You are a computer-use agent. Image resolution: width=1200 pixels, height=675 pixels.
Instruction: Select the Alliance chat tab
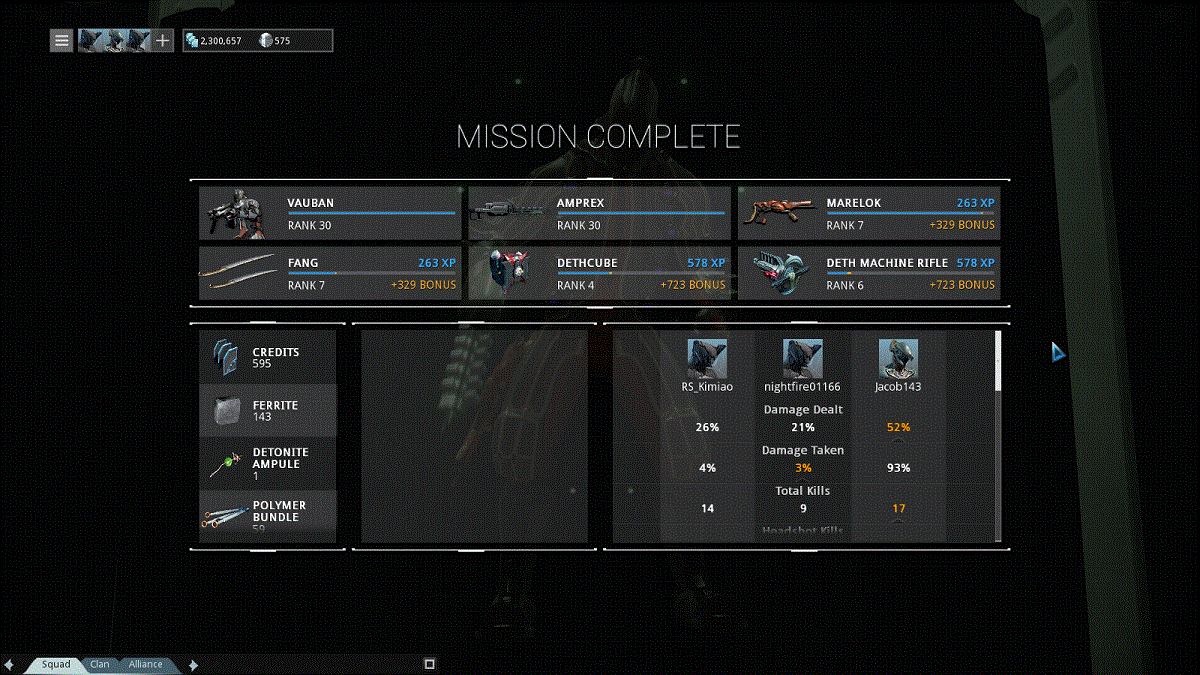click(145, 664)
